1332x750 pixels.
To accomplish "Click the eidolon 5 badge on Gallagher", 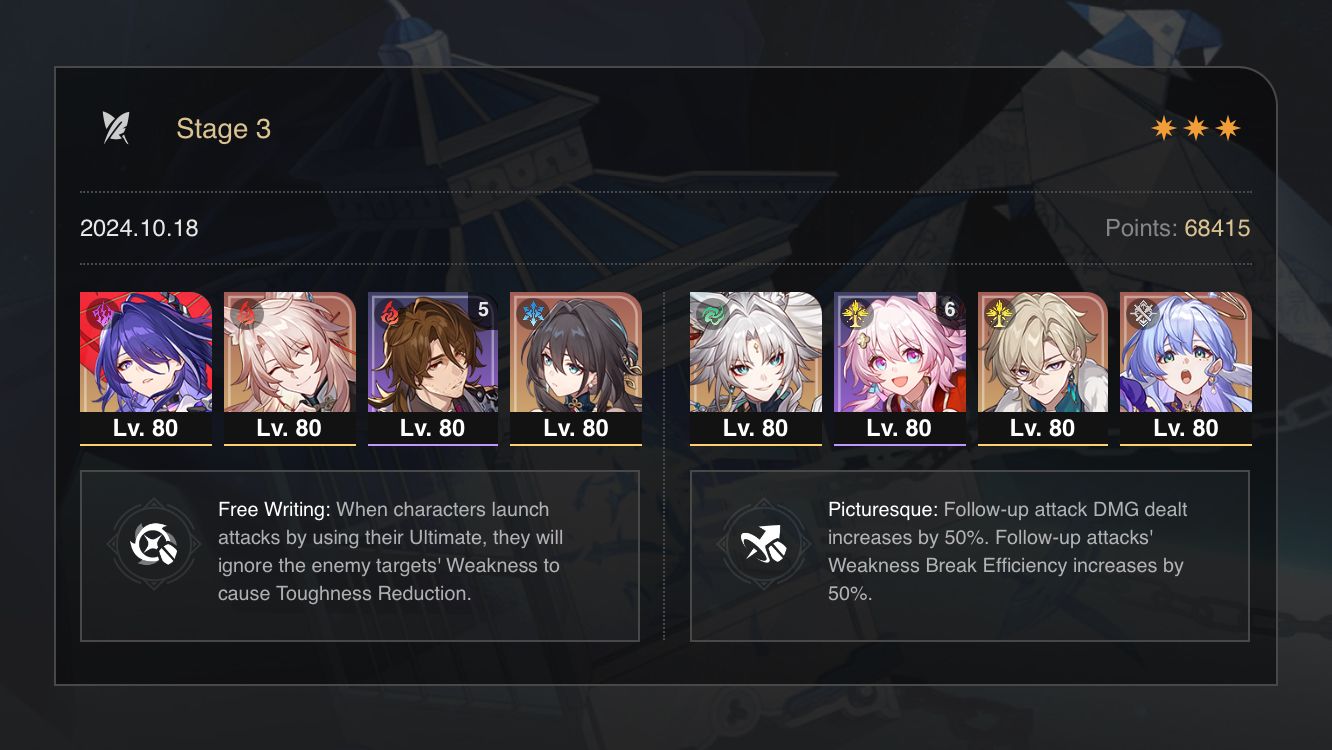I will (x=482, y=310).
